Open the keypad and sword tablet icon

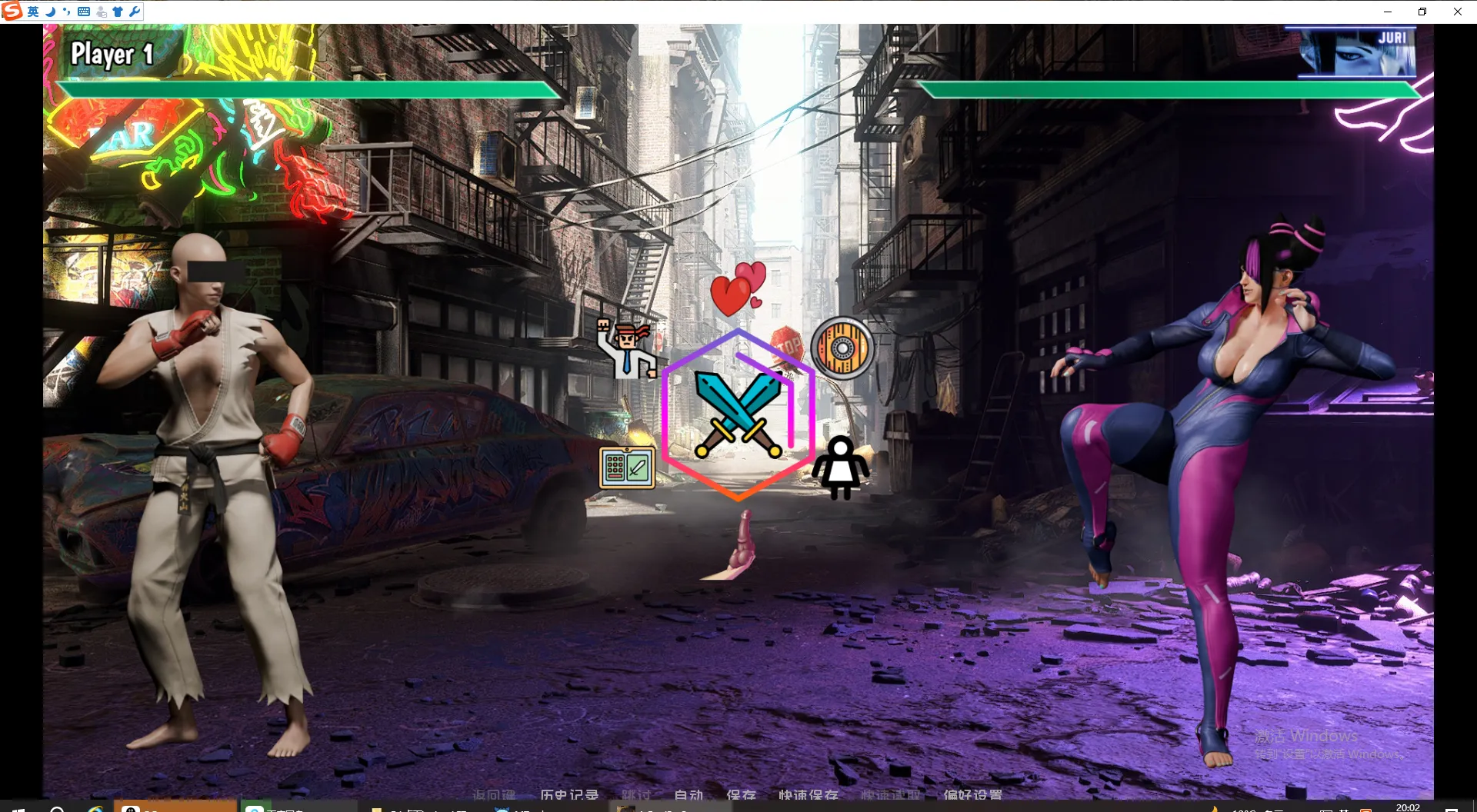click(627, 468)
